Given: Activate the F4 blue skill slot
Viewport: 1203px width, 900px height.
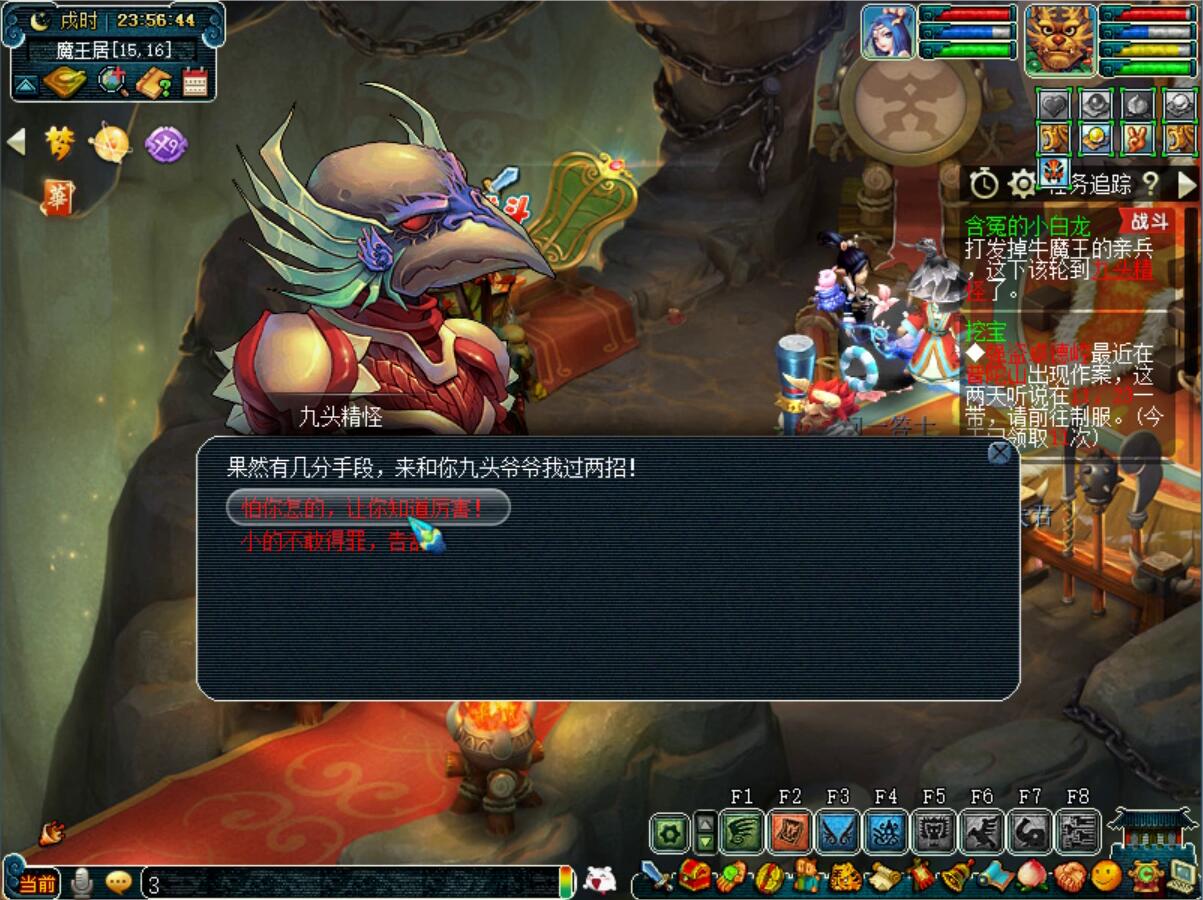Looking at the screenshot, I should click(886, 831).
